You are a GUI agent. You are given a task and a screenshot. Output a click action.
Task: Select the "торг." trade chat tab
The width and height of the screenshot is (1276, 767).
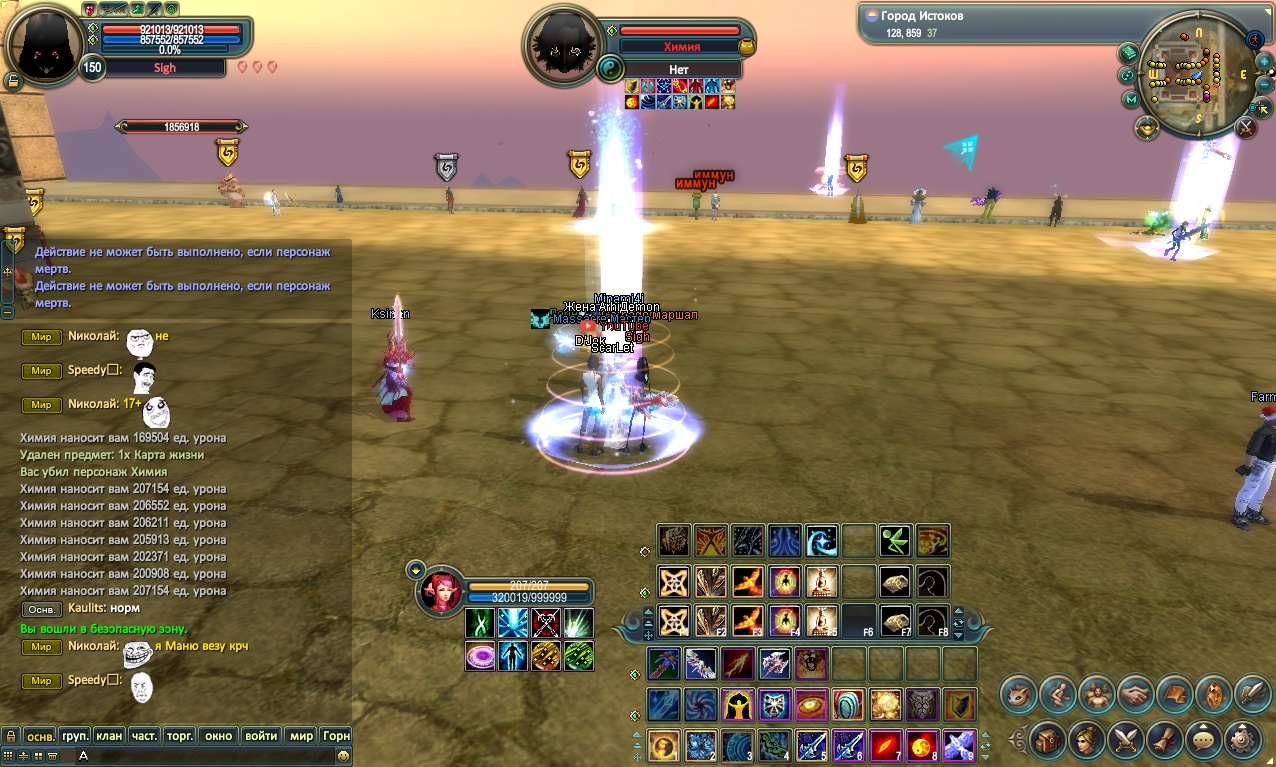pos(179,736)
